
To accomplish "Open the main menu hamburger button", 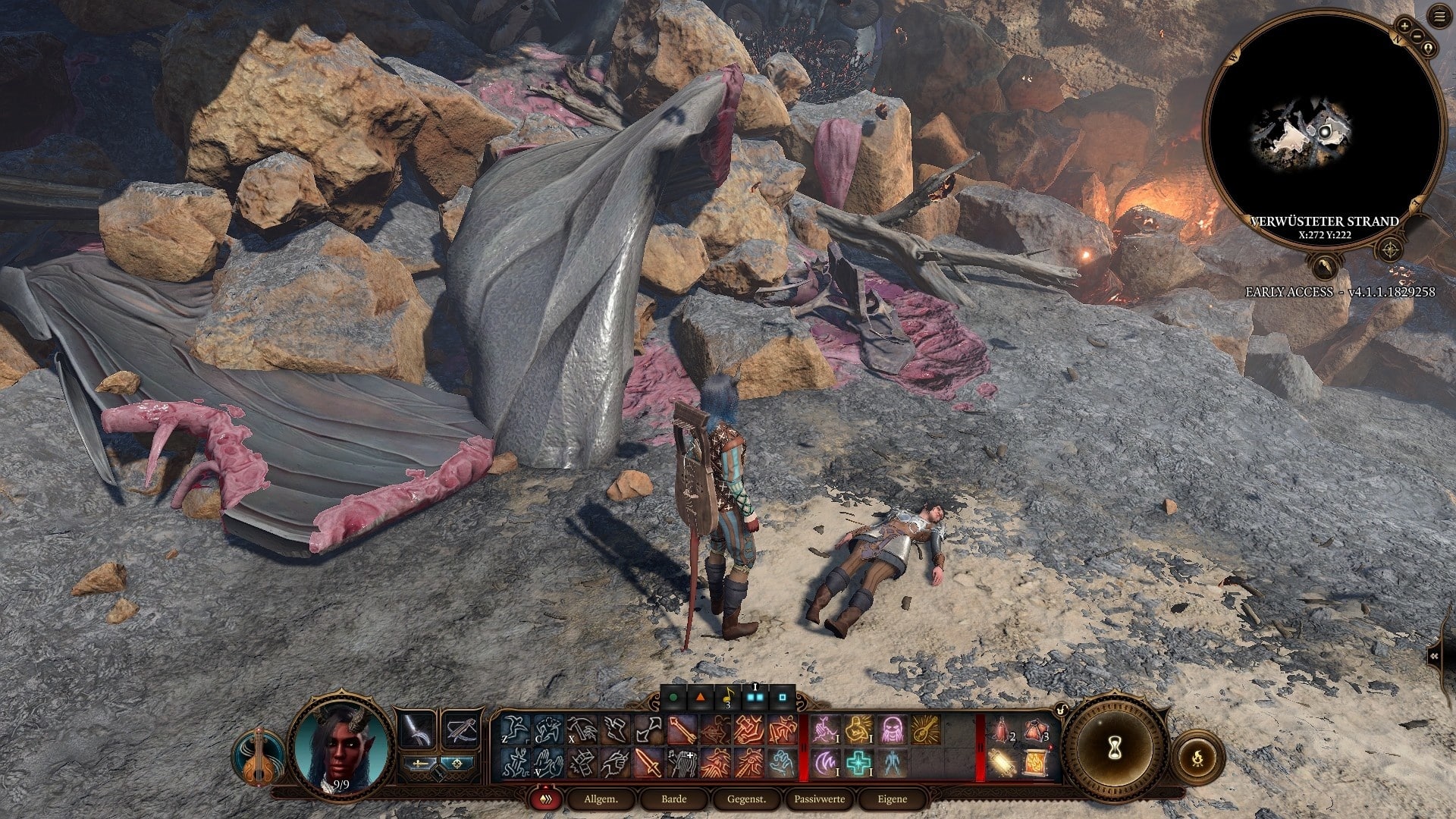I will (x=1439, y=16).
